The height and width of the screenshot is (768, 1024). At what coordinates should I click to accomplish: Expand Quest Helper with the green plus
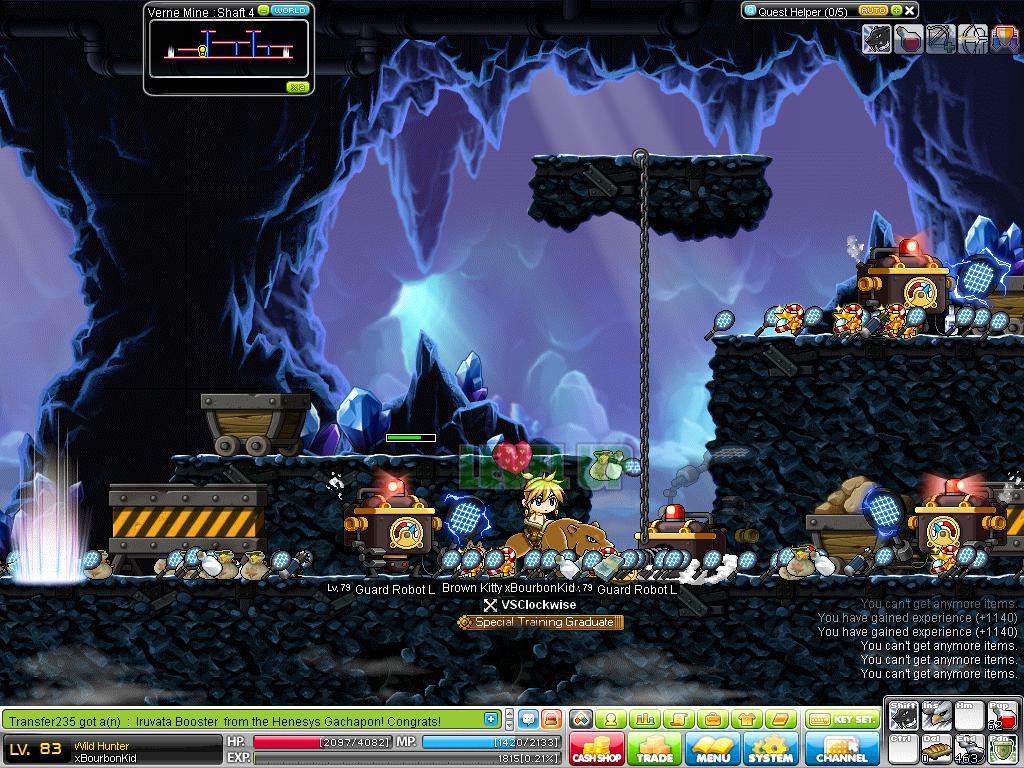click(x=896, y=11)
